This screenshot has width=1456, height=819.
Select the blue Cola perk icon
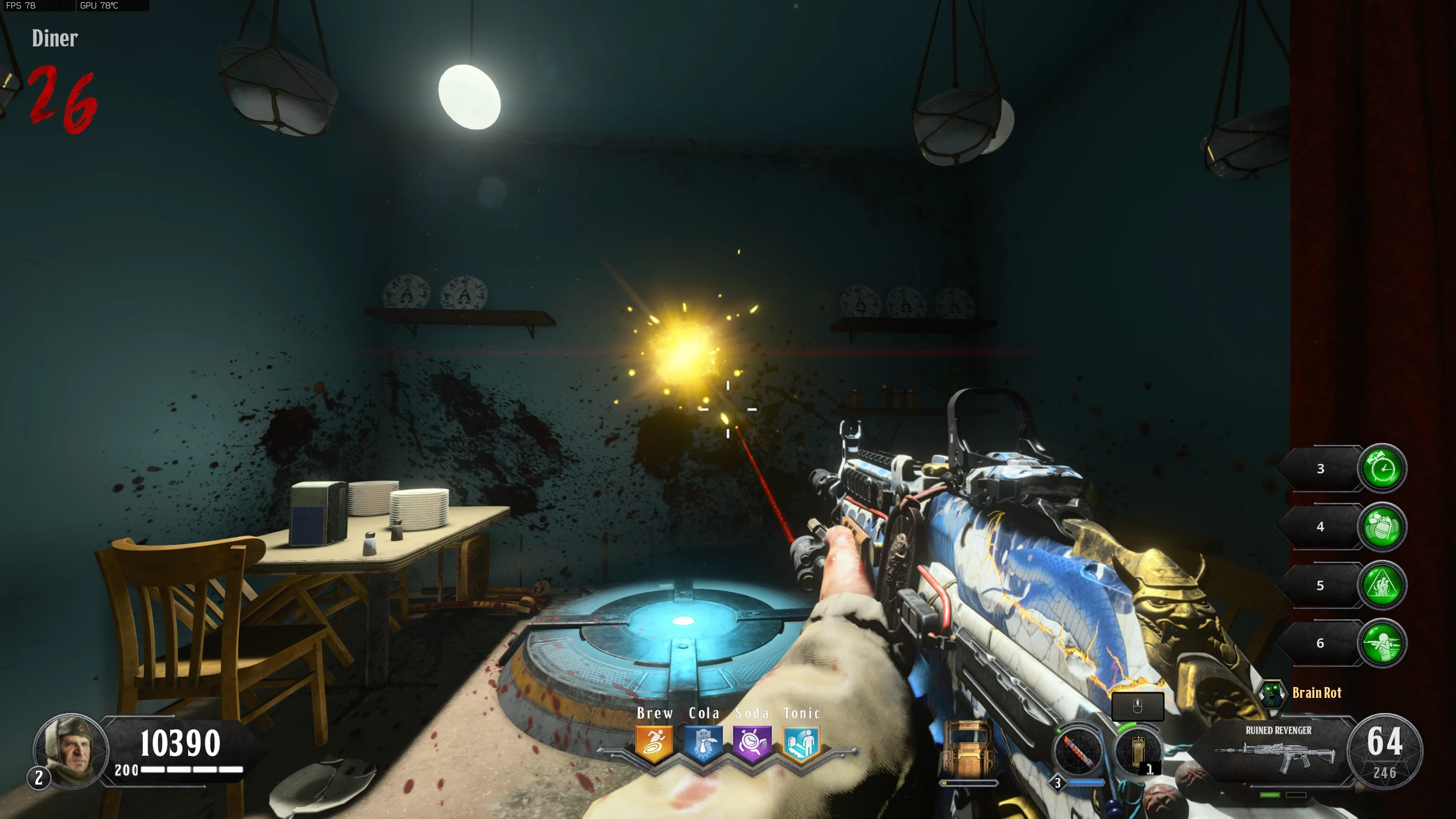[703, 743]
